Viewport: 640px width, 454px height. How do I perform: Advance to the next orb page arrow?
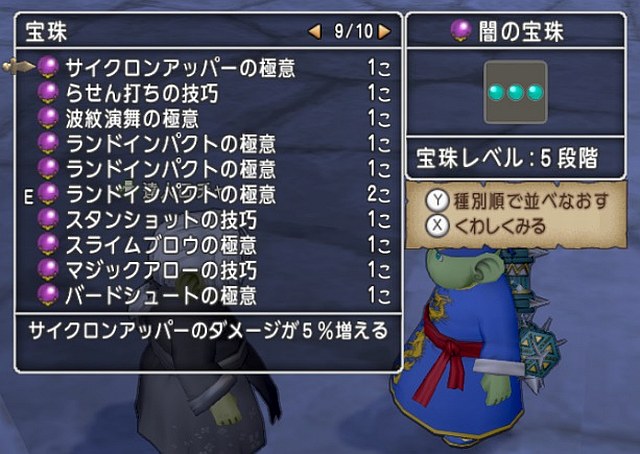pyautogui.click(x=385, y=31)
